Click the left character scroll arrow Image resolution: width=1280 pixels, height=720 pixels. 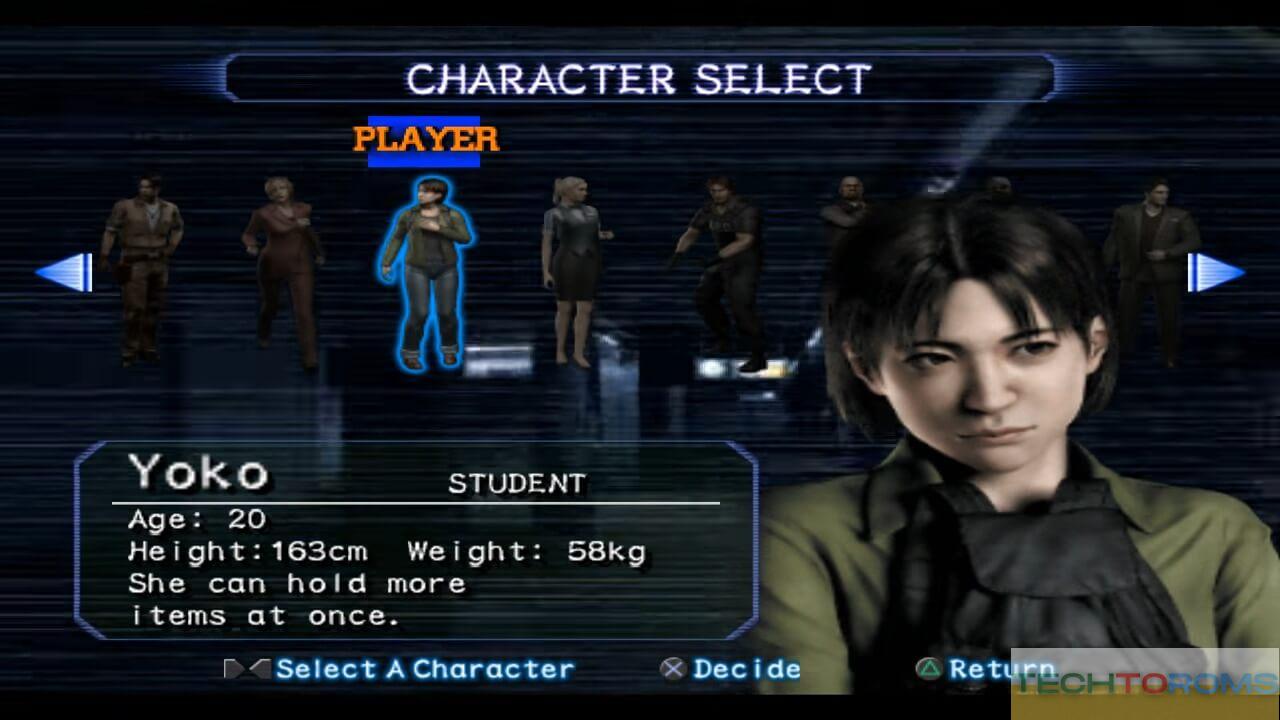(66, 272)
